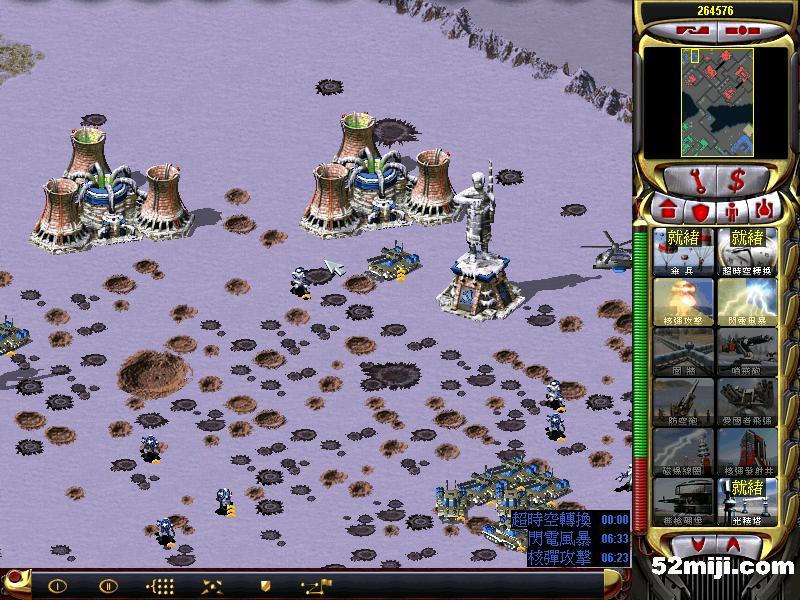
Task: Build the fortress wall
Action: 683,351
